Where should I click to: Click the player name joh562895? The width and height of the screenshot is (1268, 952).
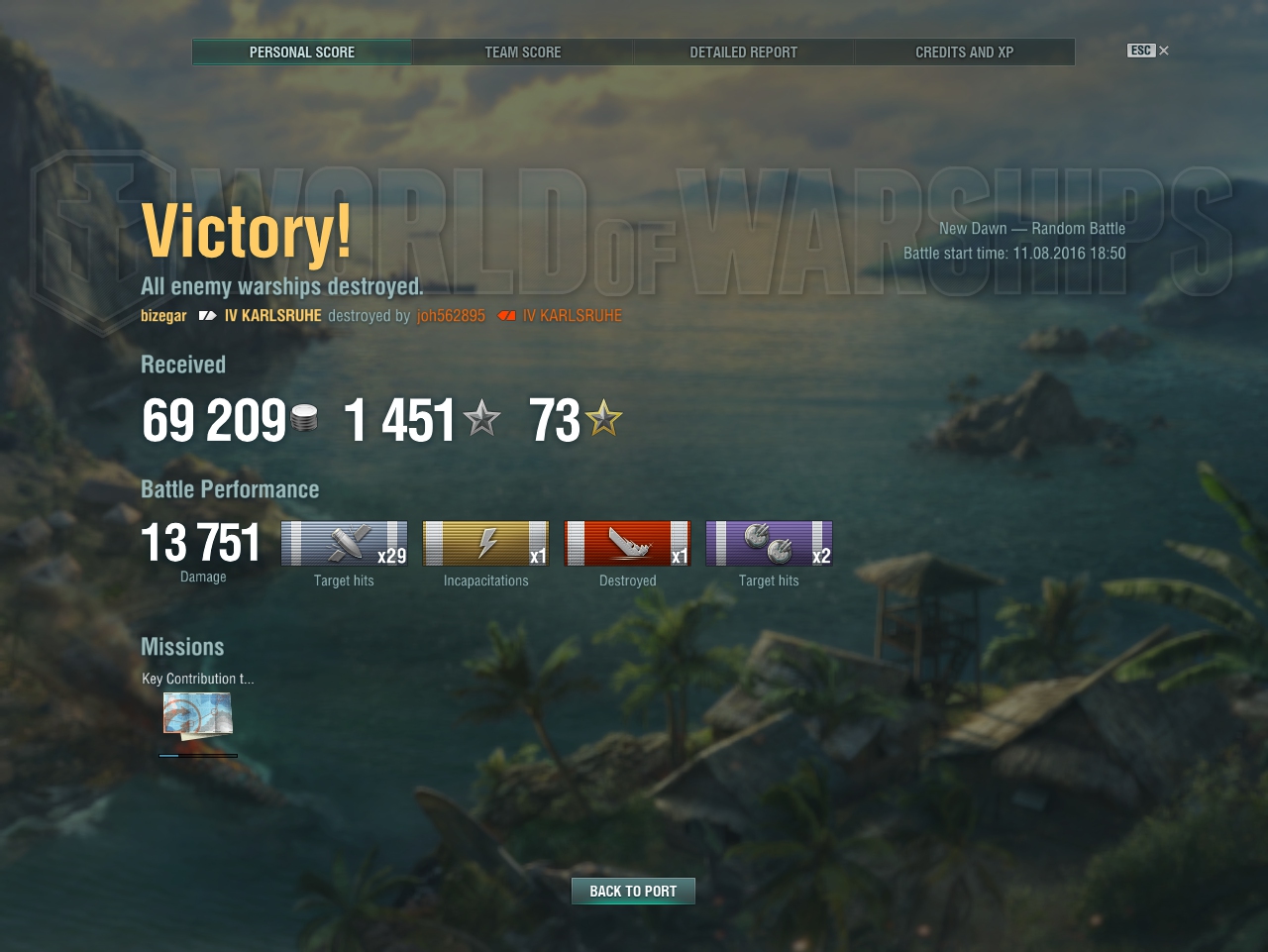[451, 315]
